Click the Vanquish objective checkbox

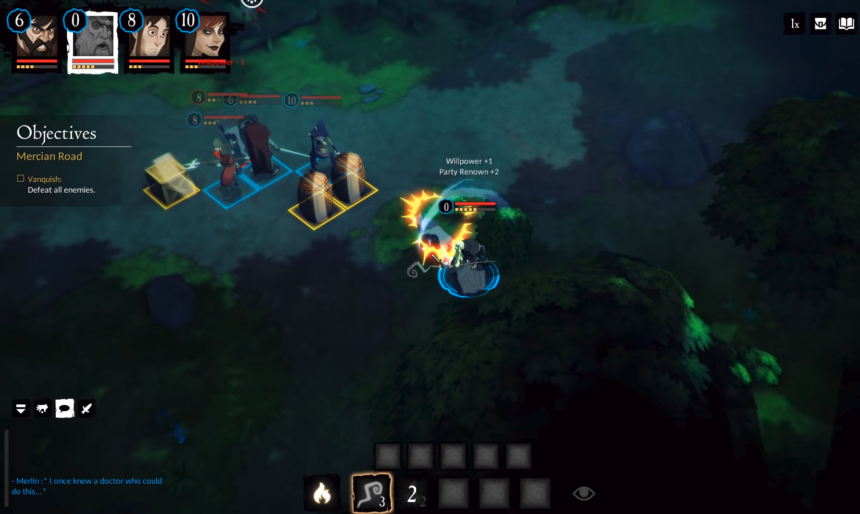(20, 178)
